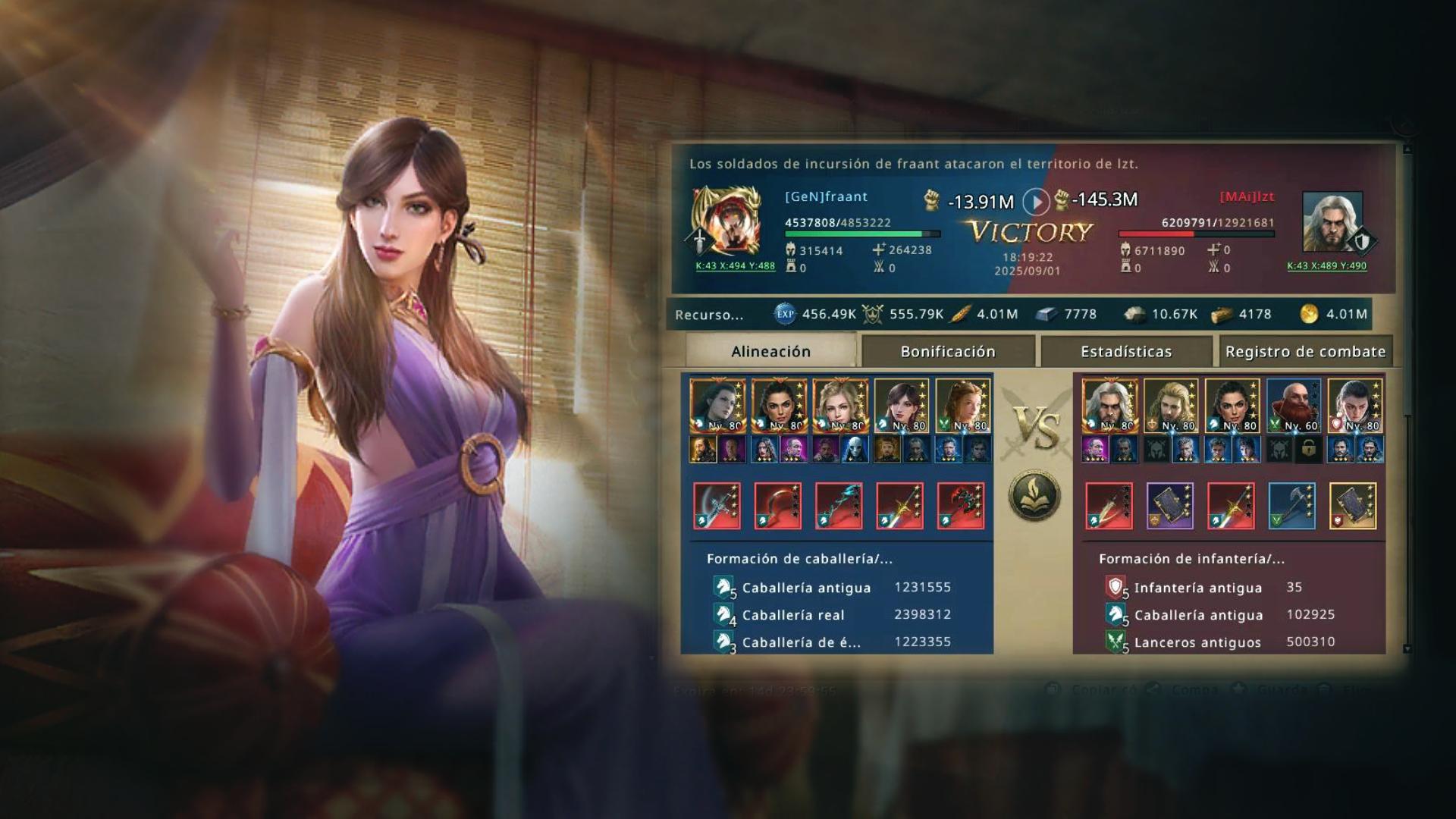Inspect the attacker's red battle axe
This screenshot has width=1456, height=819.
[x=961, y=506]
